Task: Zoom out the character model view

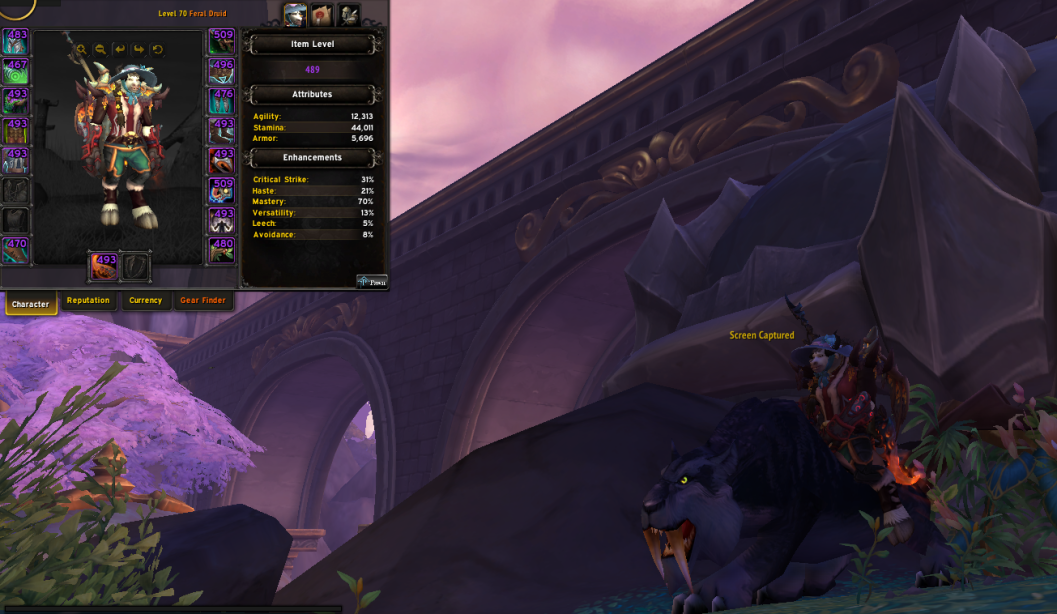Action: tap(100, 49)
